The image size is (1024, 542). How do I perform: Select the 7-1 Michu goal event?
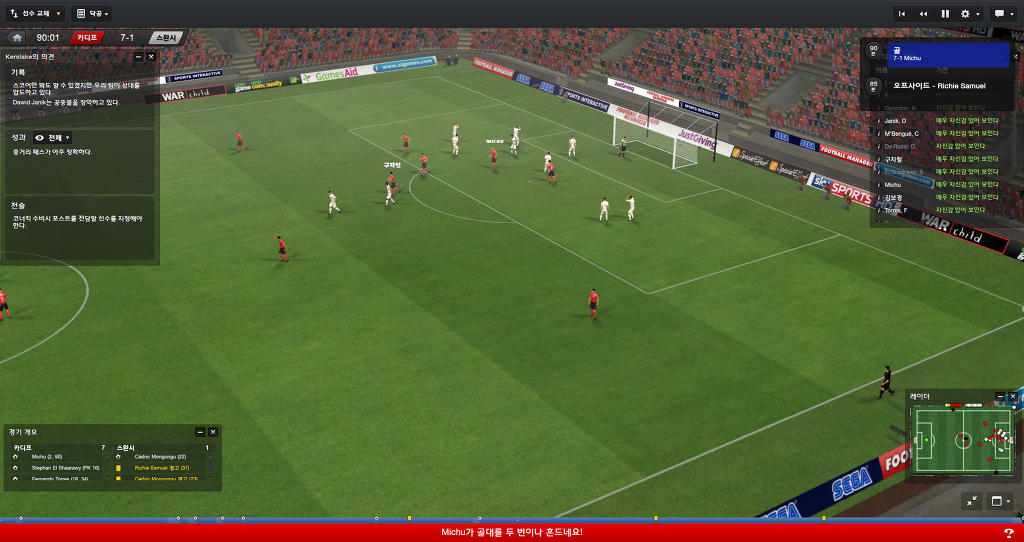point(946,54)
